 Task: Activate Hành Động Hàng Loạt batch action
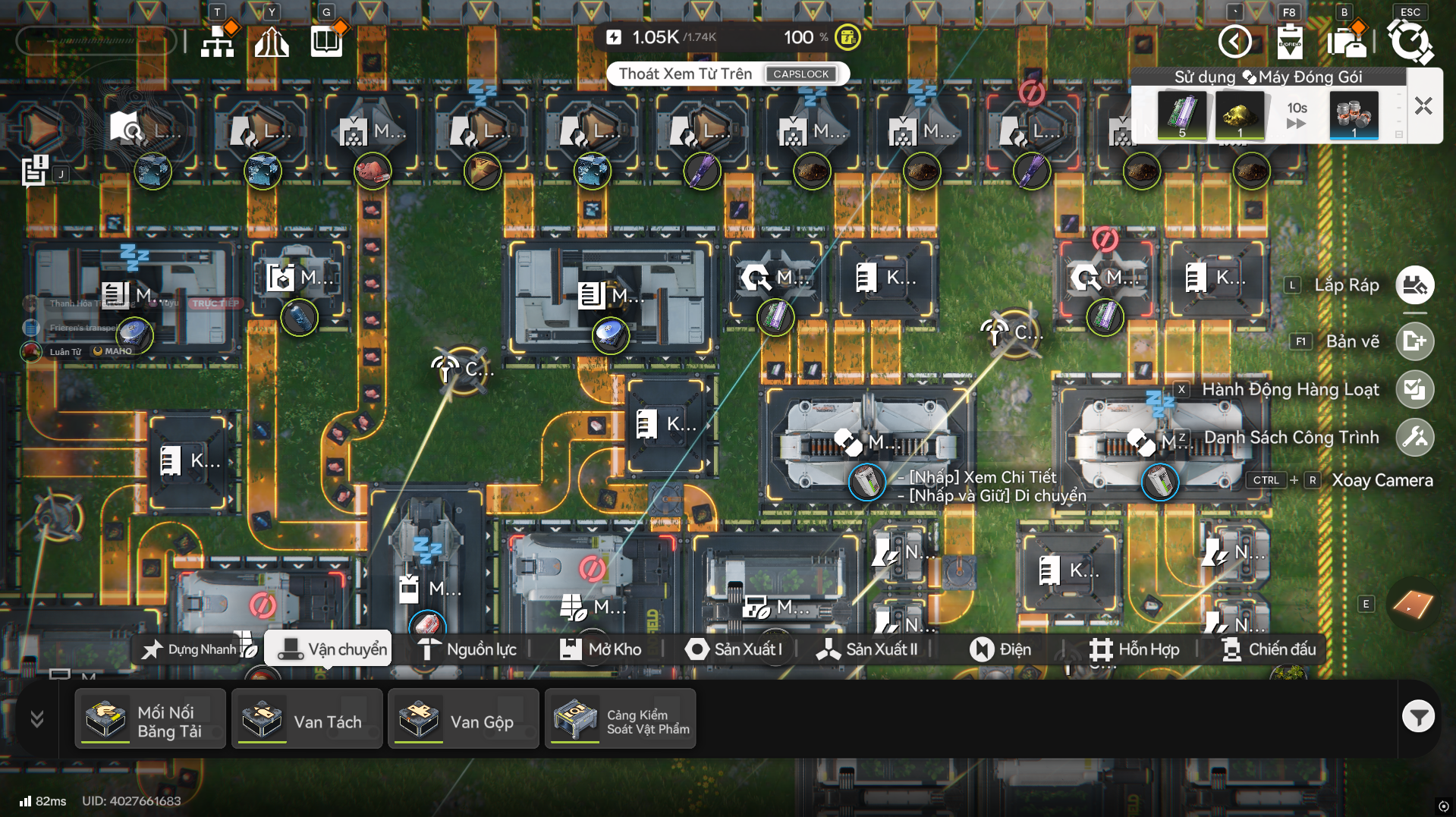point(1415,390)
